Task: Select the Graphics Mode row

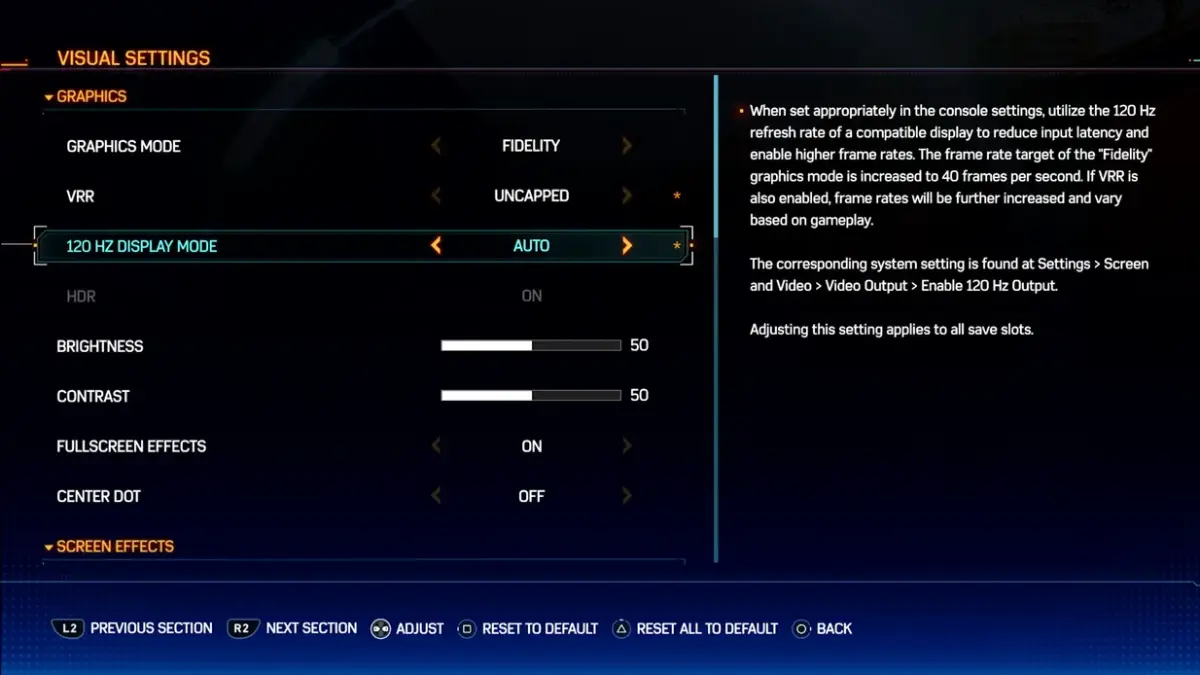Action: click(x=124, y=146)
